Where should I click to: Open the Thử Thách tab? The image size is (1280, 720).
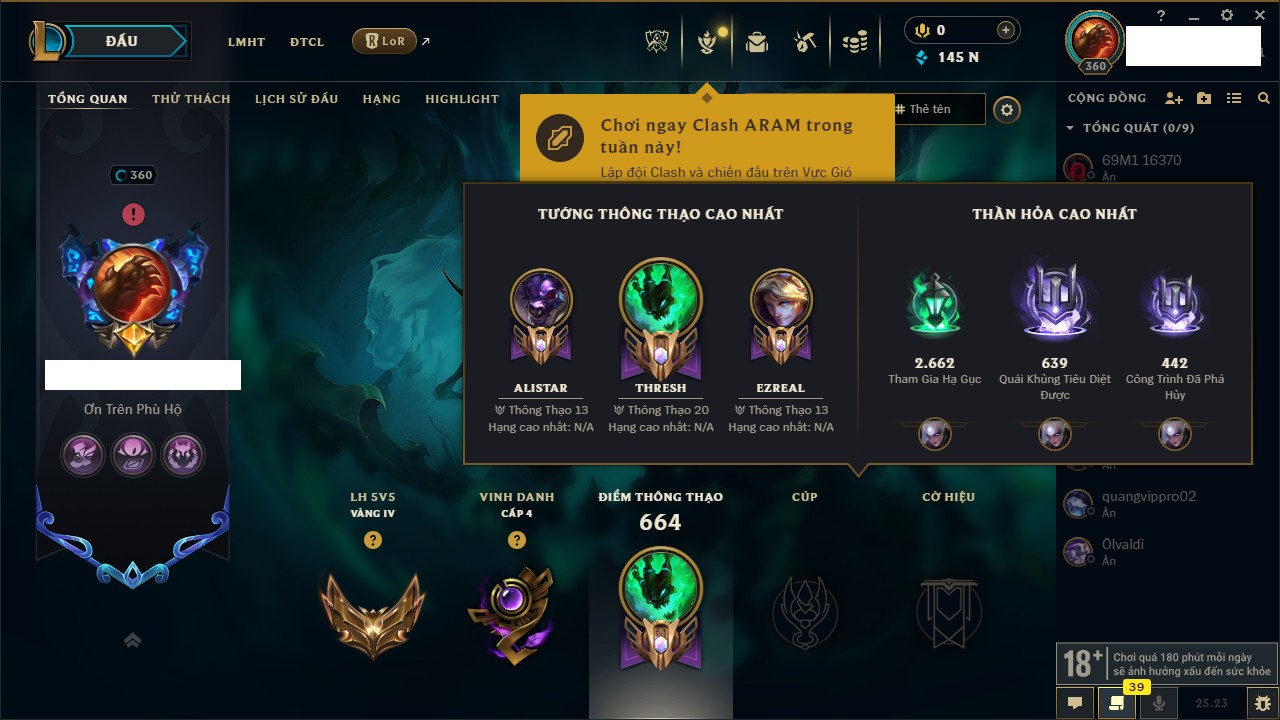pos(191,99)
